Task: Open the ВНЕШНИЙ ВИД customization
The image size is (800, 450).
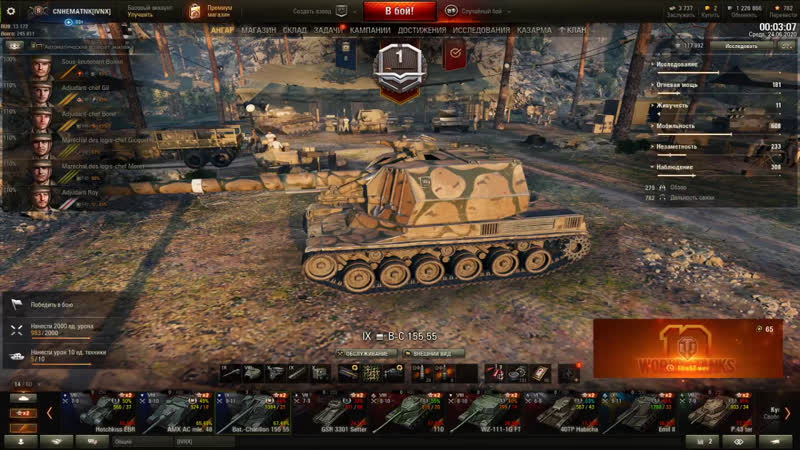Action: [432, 353]
